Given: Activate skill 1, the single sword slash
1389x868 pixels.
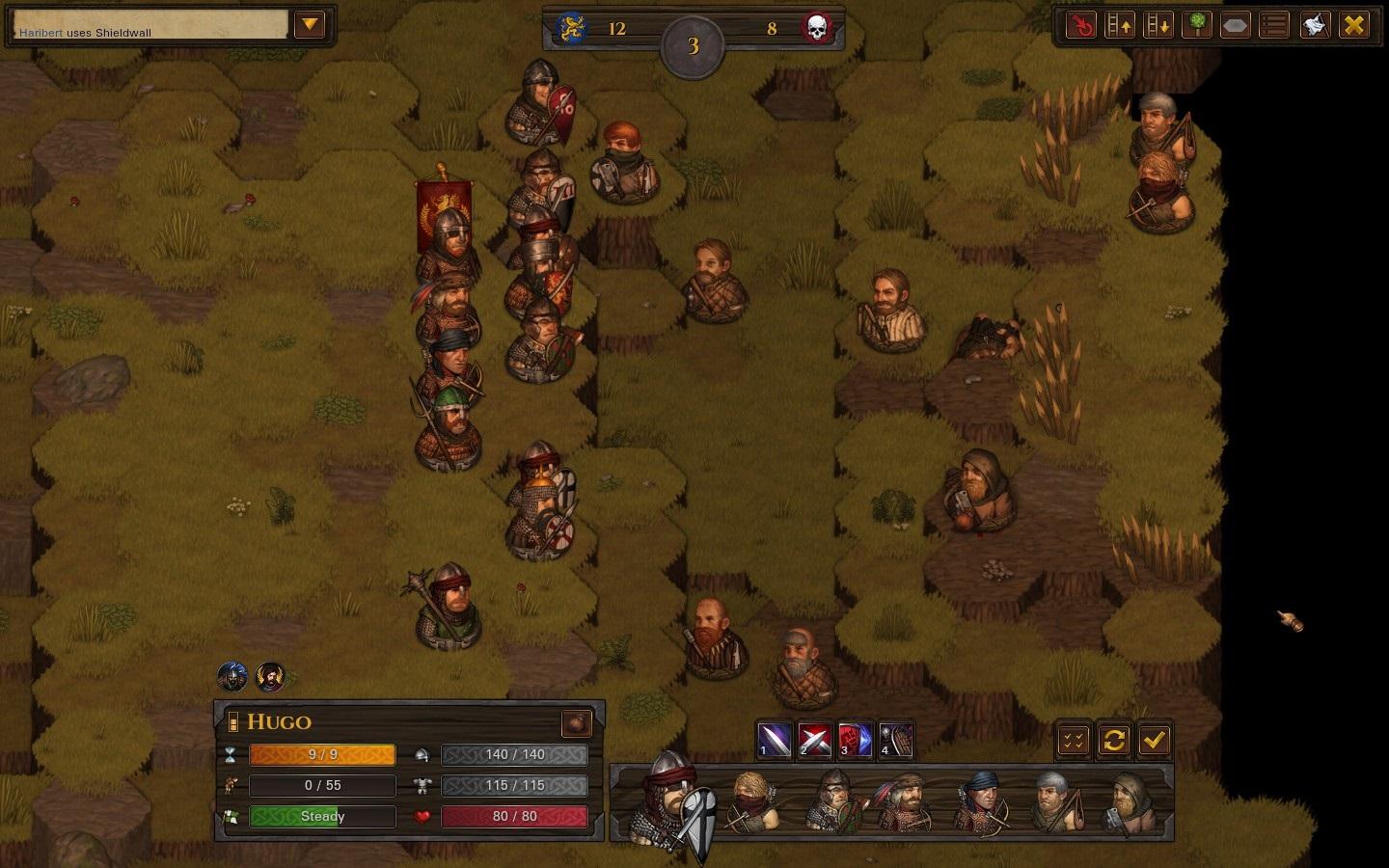Looking at the screenshot, I should 774,740.
